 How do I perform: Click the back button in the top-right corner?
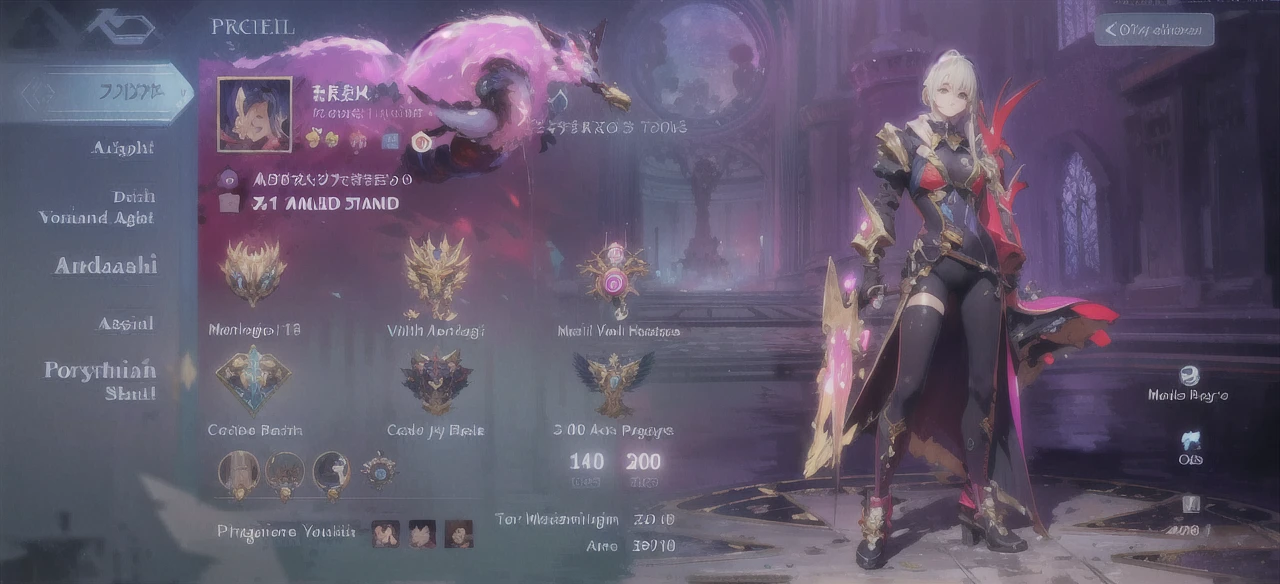point(1154,30)
